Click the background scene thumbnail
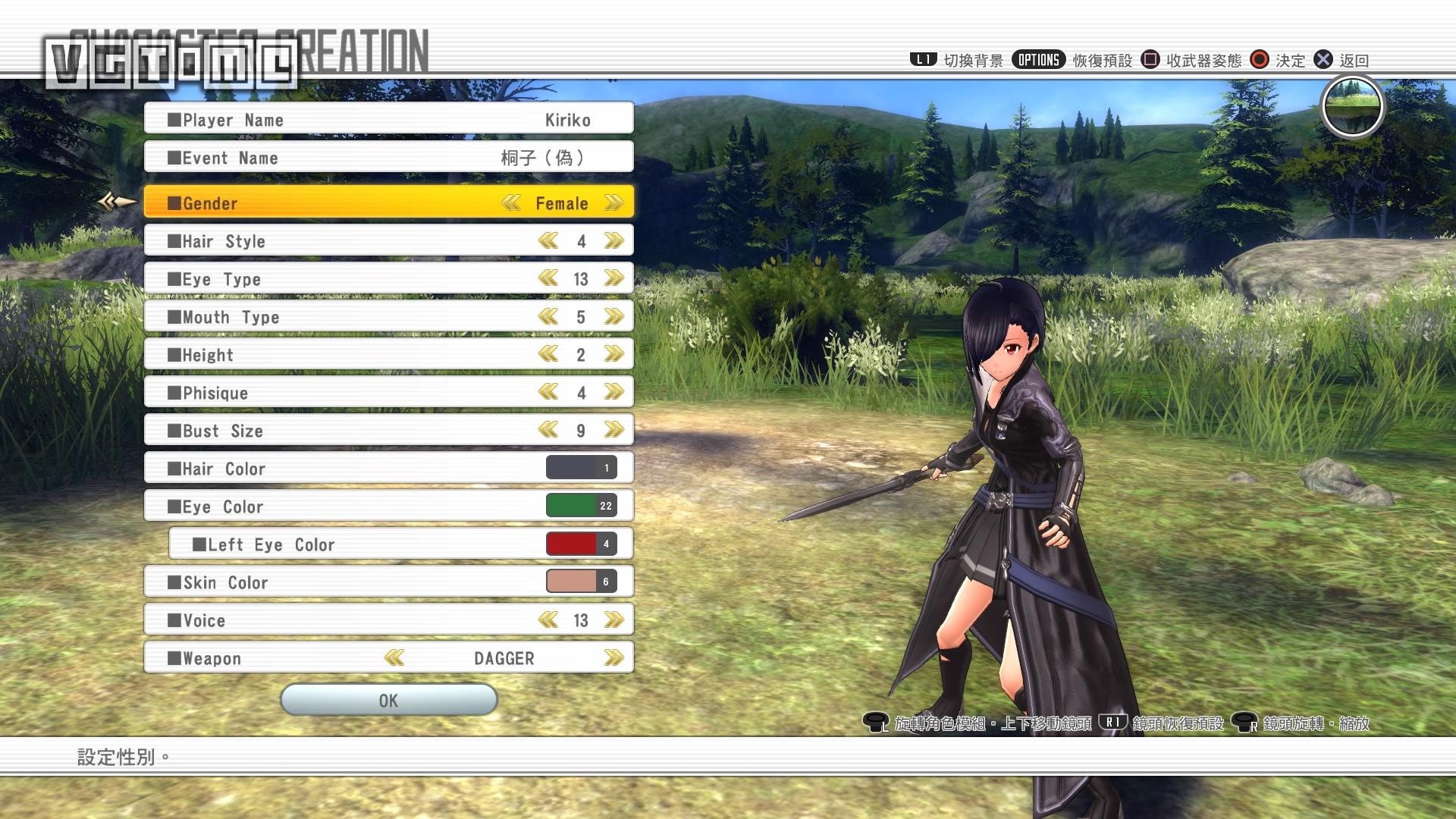 pyautogui.click(x=1352, y=107)
